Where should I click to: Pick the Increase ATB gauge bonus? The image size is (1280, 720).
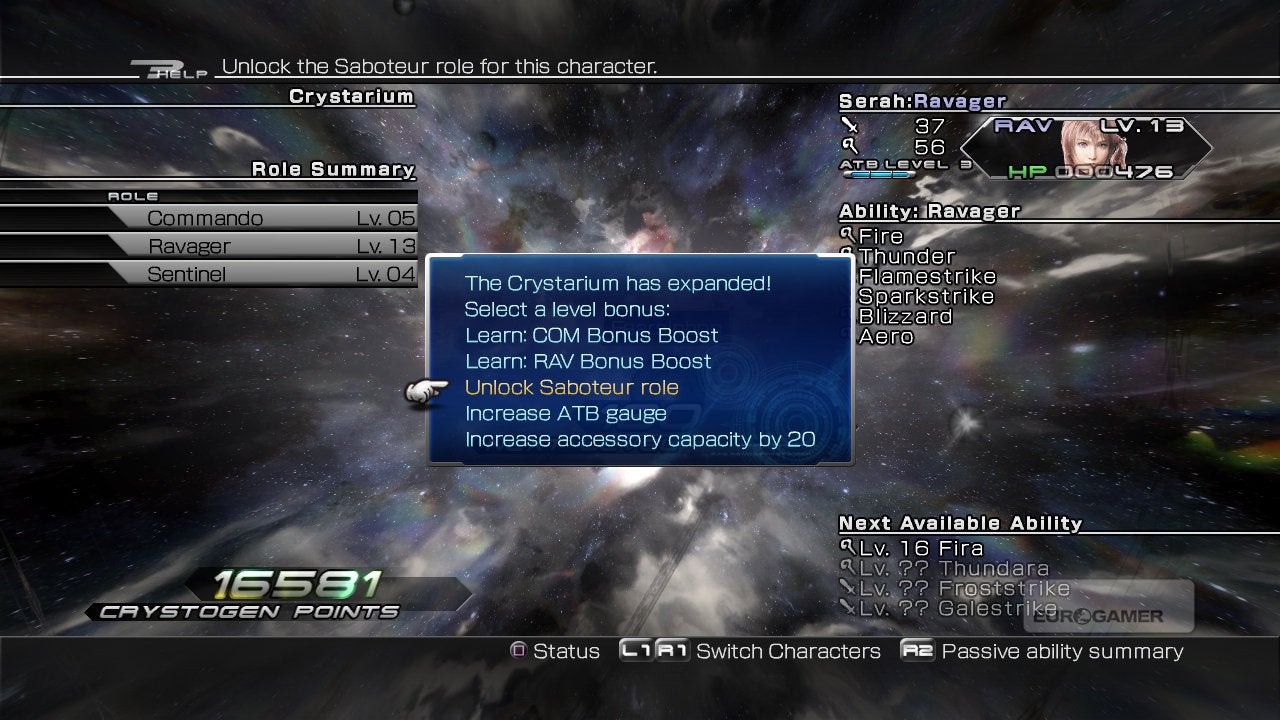click(565, 414)
